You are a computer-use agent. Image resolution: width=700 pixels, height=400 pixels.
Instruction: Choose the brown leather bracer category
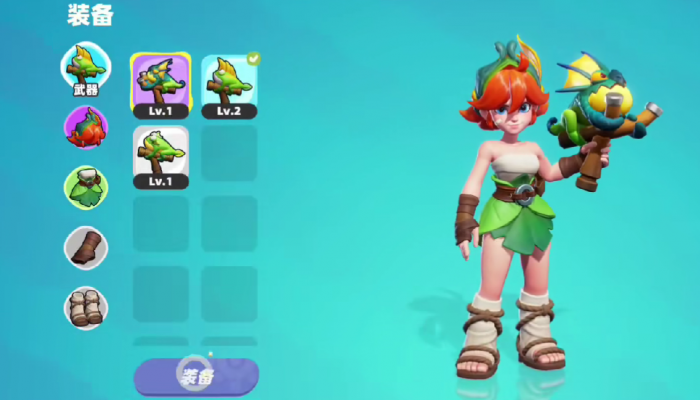[x=86, y=247]
